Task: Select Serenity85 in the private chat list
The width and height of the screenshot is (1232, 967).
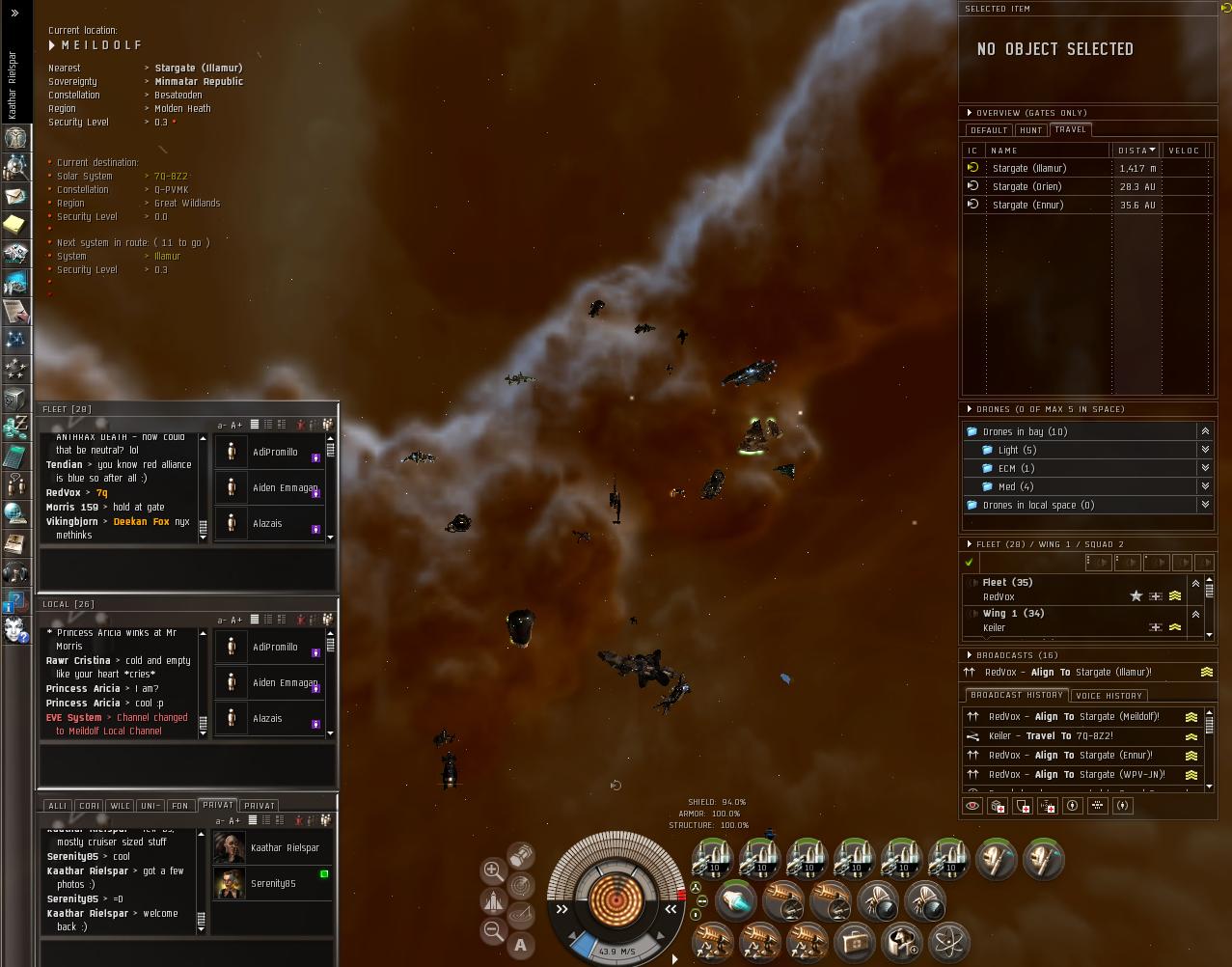Action: (273, 883)
